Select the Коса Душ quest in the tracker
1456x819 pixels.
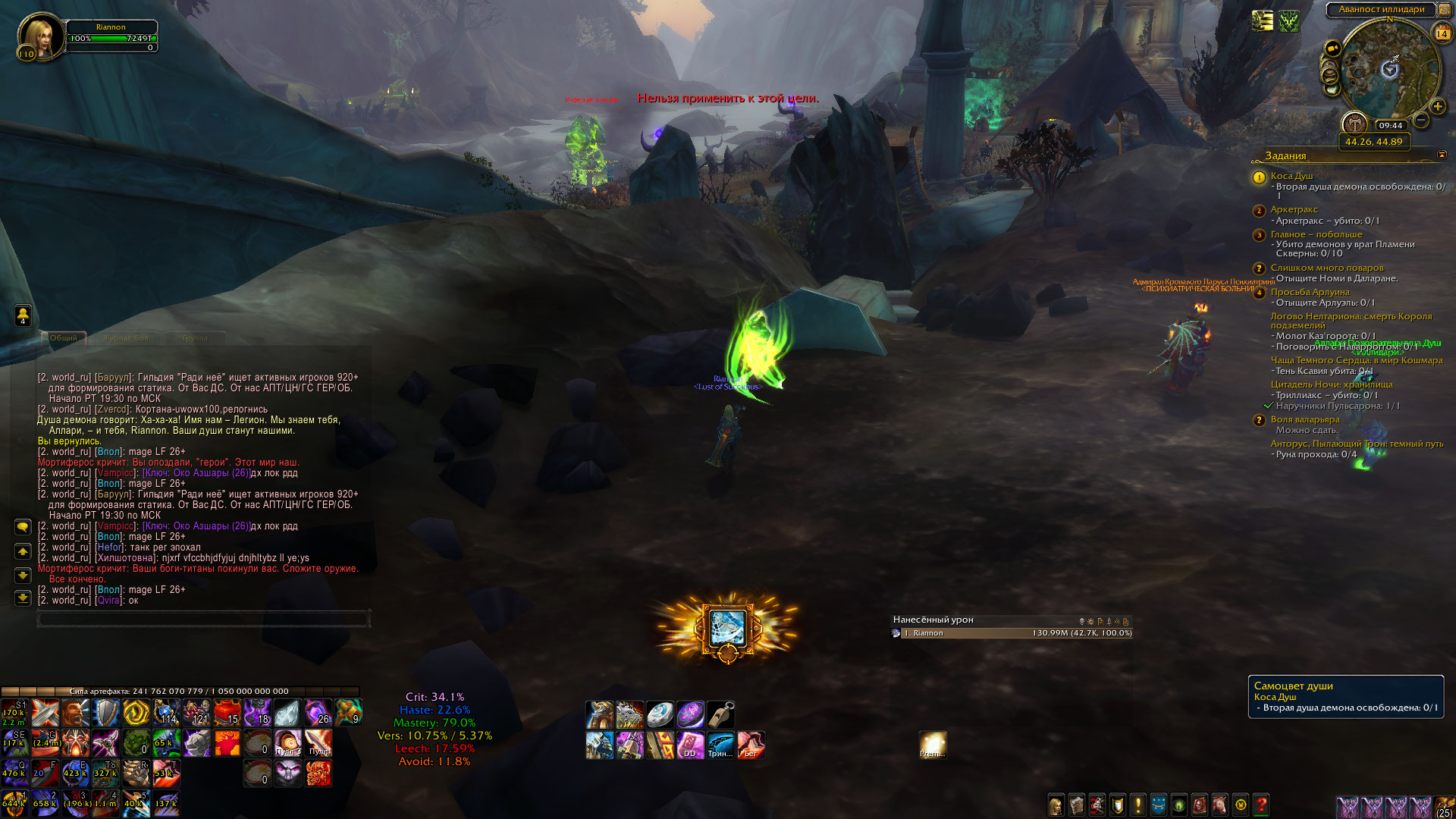1291,176
